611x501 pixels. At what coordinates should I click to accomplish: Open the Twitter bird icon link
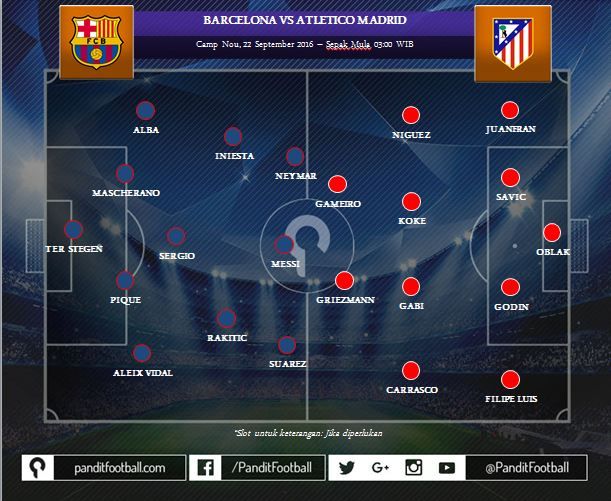click(348, 467)
